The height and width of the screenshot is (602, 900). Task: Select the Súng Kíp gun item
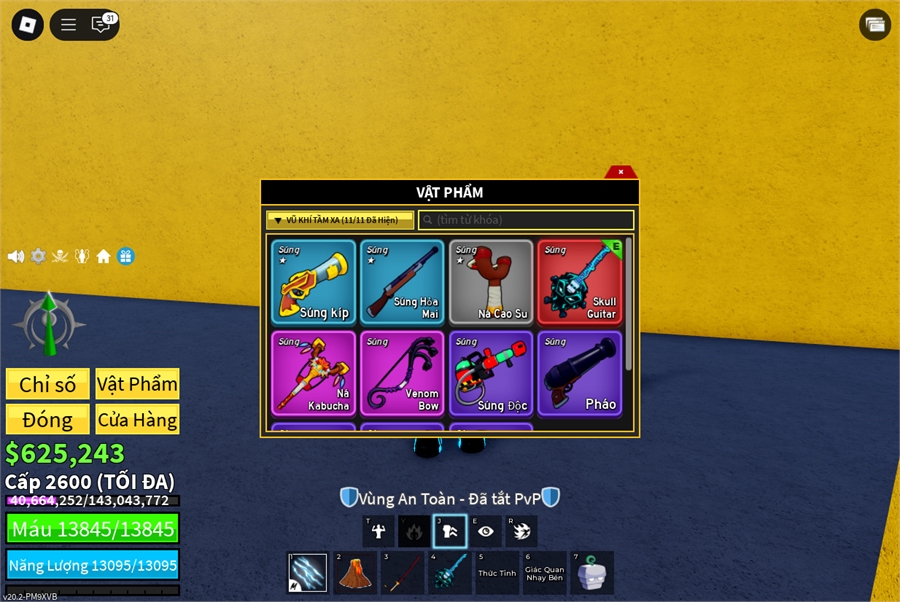click(313, 282)
